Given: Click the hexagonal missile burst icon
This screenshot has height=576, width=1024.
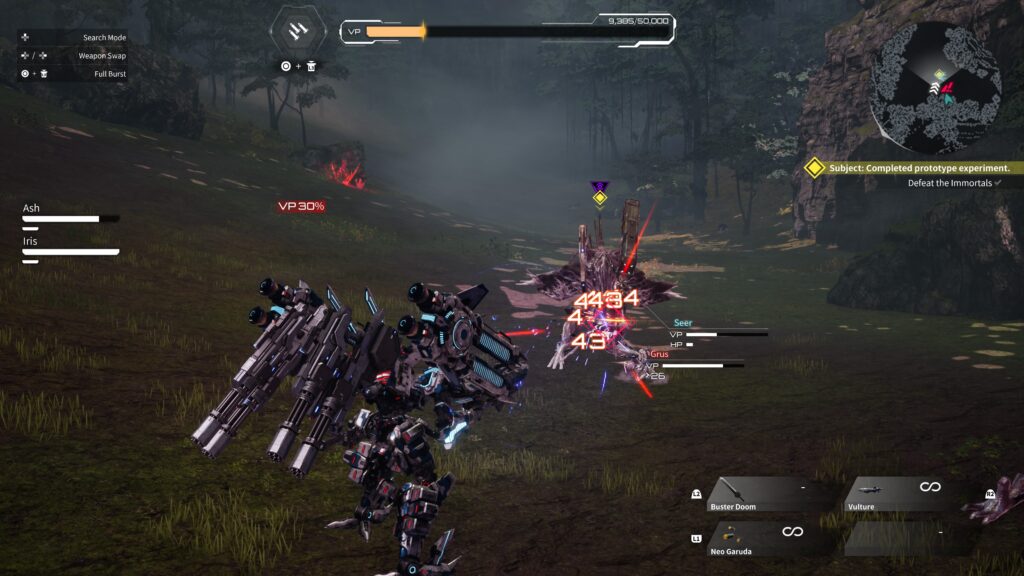Looking at the screenshot, I should click(x=297, y=32).
